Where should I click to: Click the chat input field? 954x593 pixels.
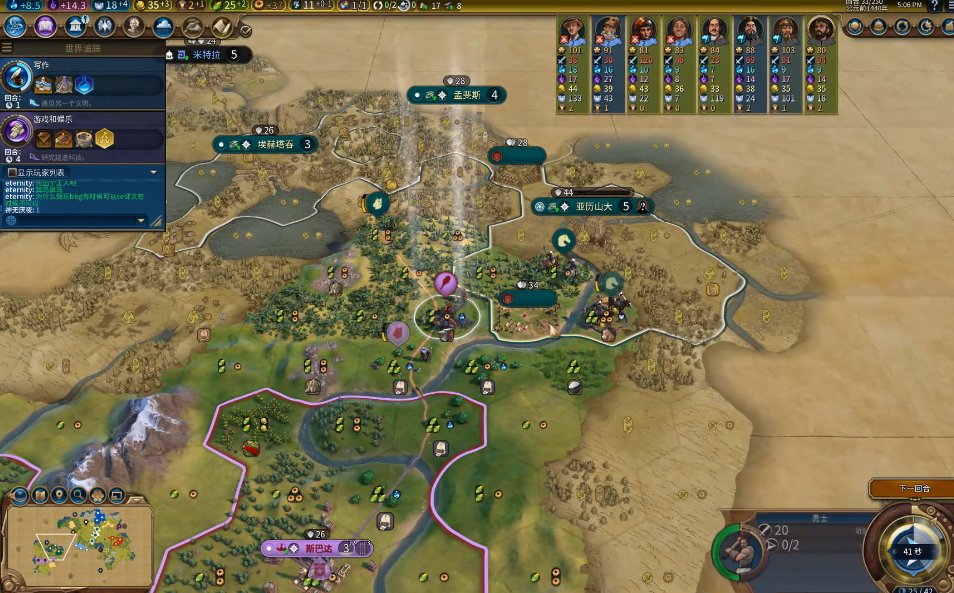[75, 220]
